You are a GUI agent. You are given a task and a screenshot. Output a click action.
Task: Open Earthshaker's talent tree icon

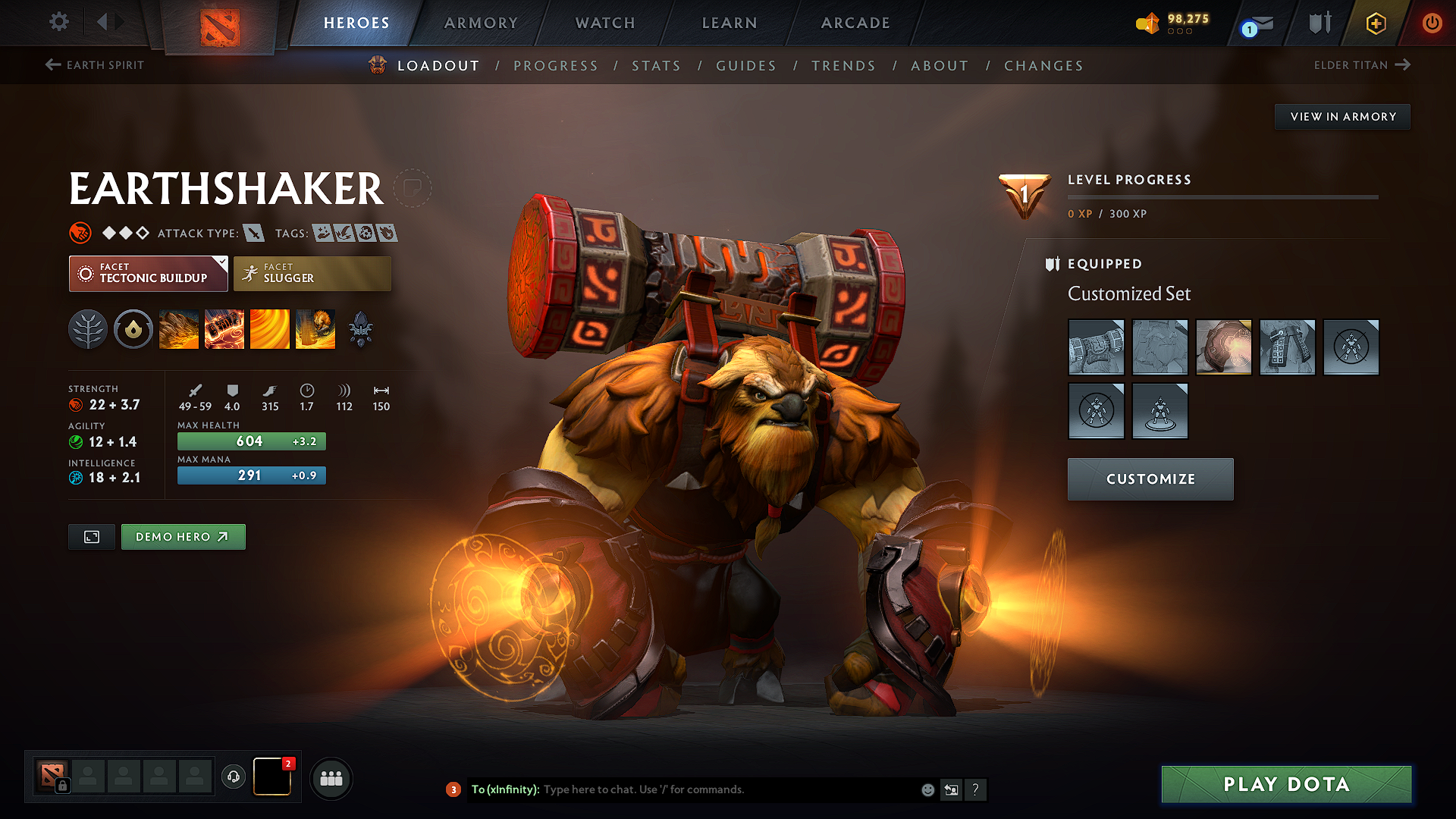[x=87, y=329]
